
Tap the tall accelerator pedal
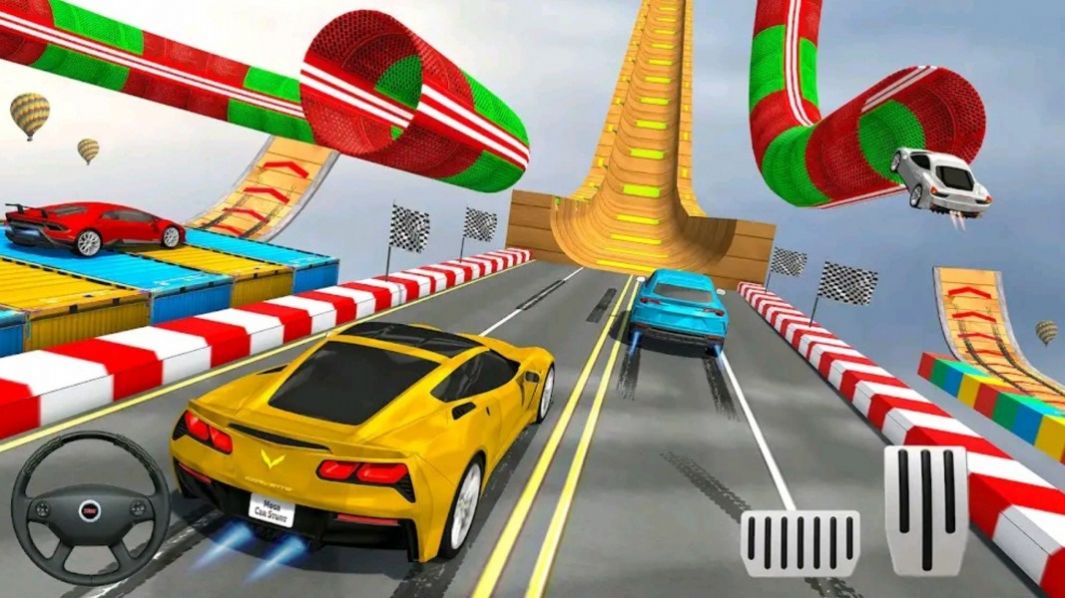pyautogui.click(x=925, y=509)
